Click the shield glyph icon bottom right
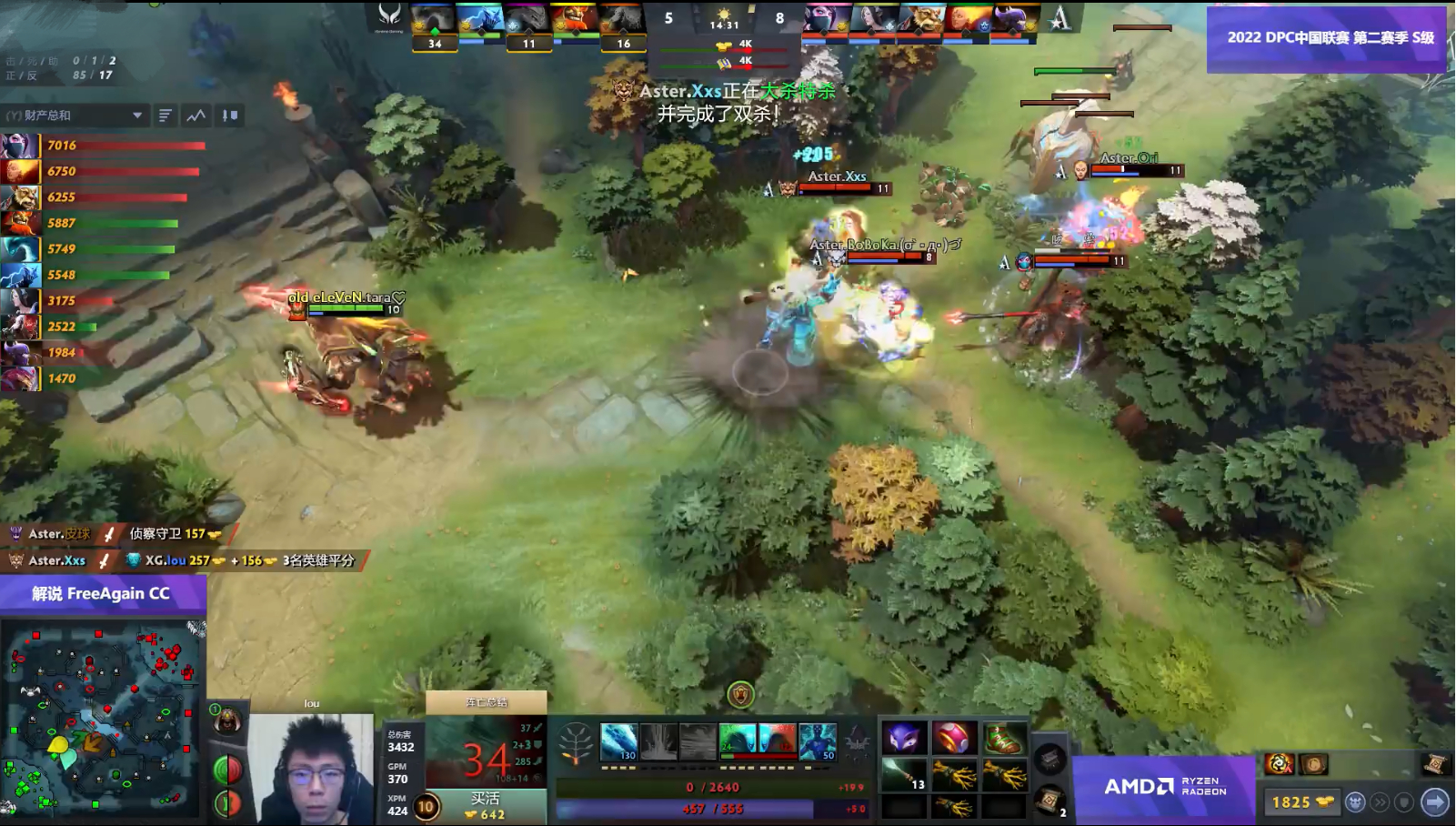The width and height of the screenshot is (1456, 826). pyautogui.click(x=1403, y=802)
